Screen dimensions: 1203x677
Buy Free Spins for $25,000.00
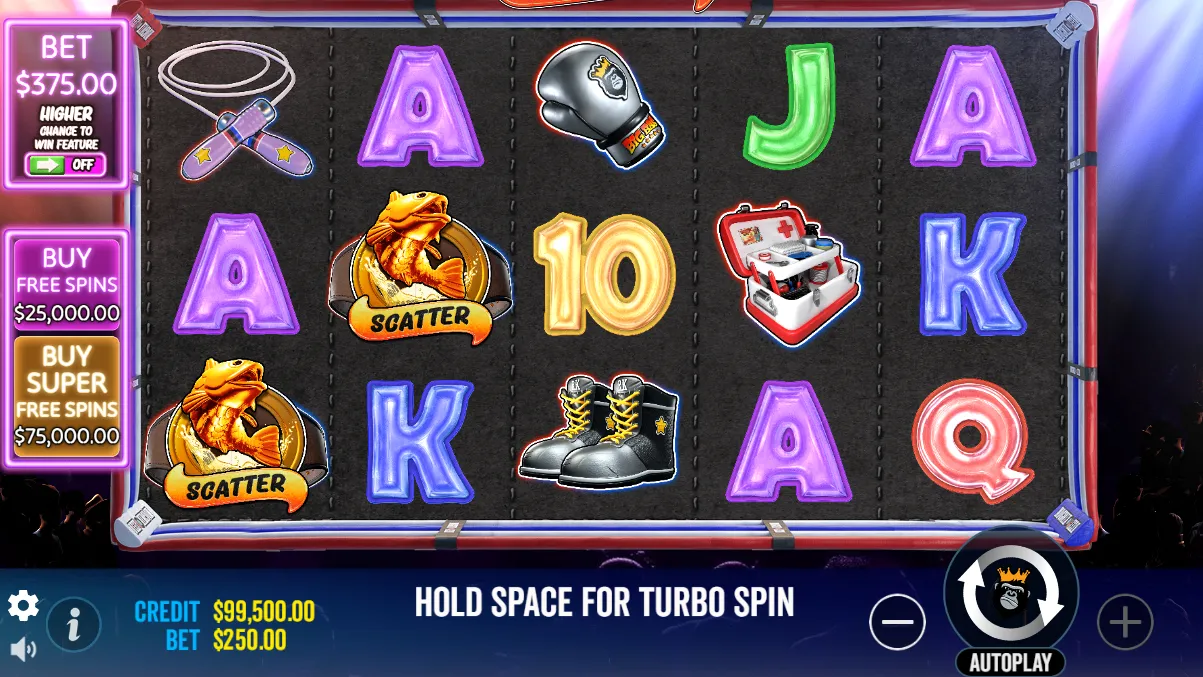[x=67, y=284]
